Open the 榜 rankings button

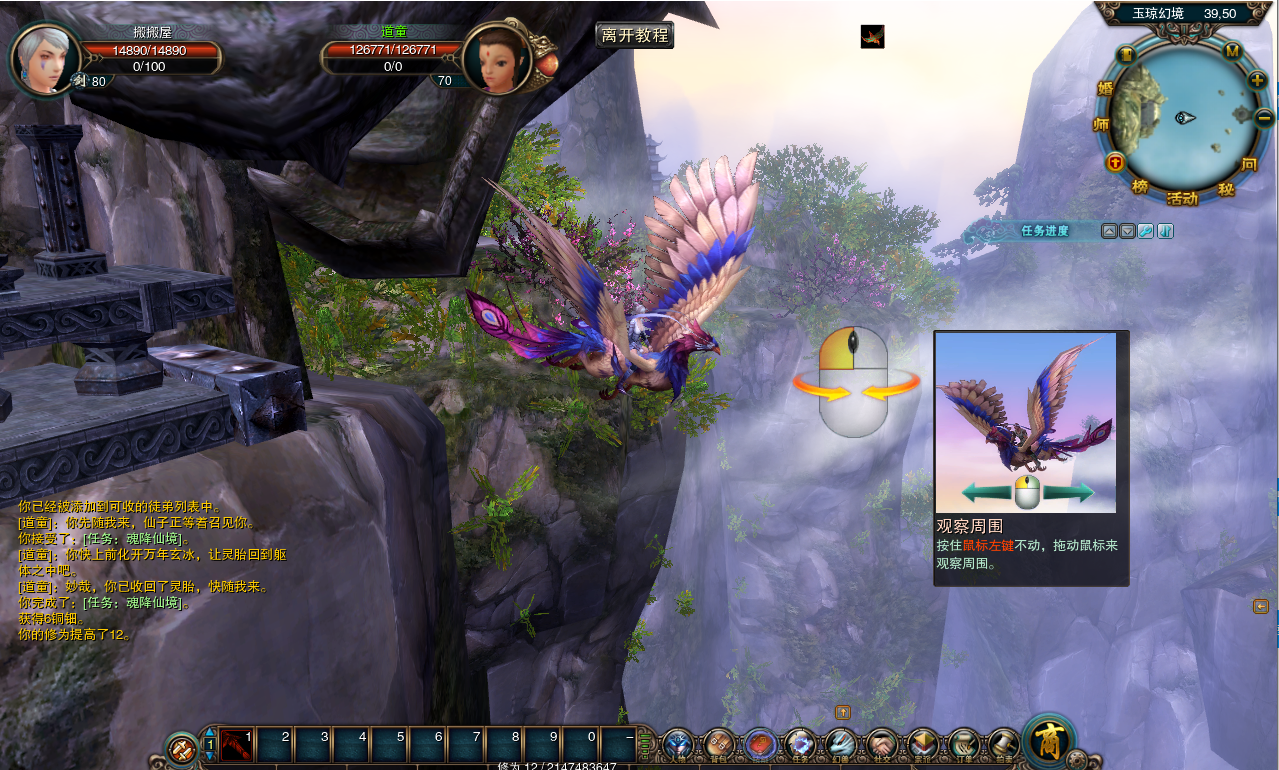click(1140, 187)
